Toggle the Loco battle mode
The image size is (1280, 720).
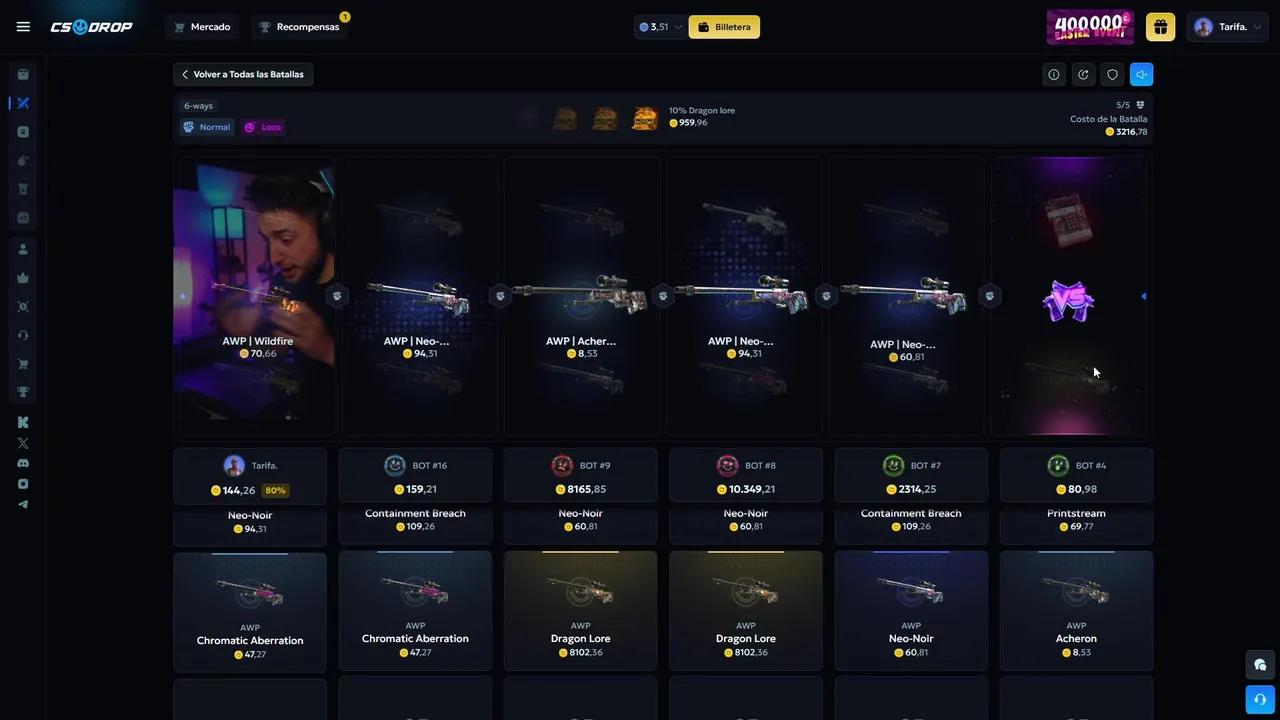click(262, 127)
